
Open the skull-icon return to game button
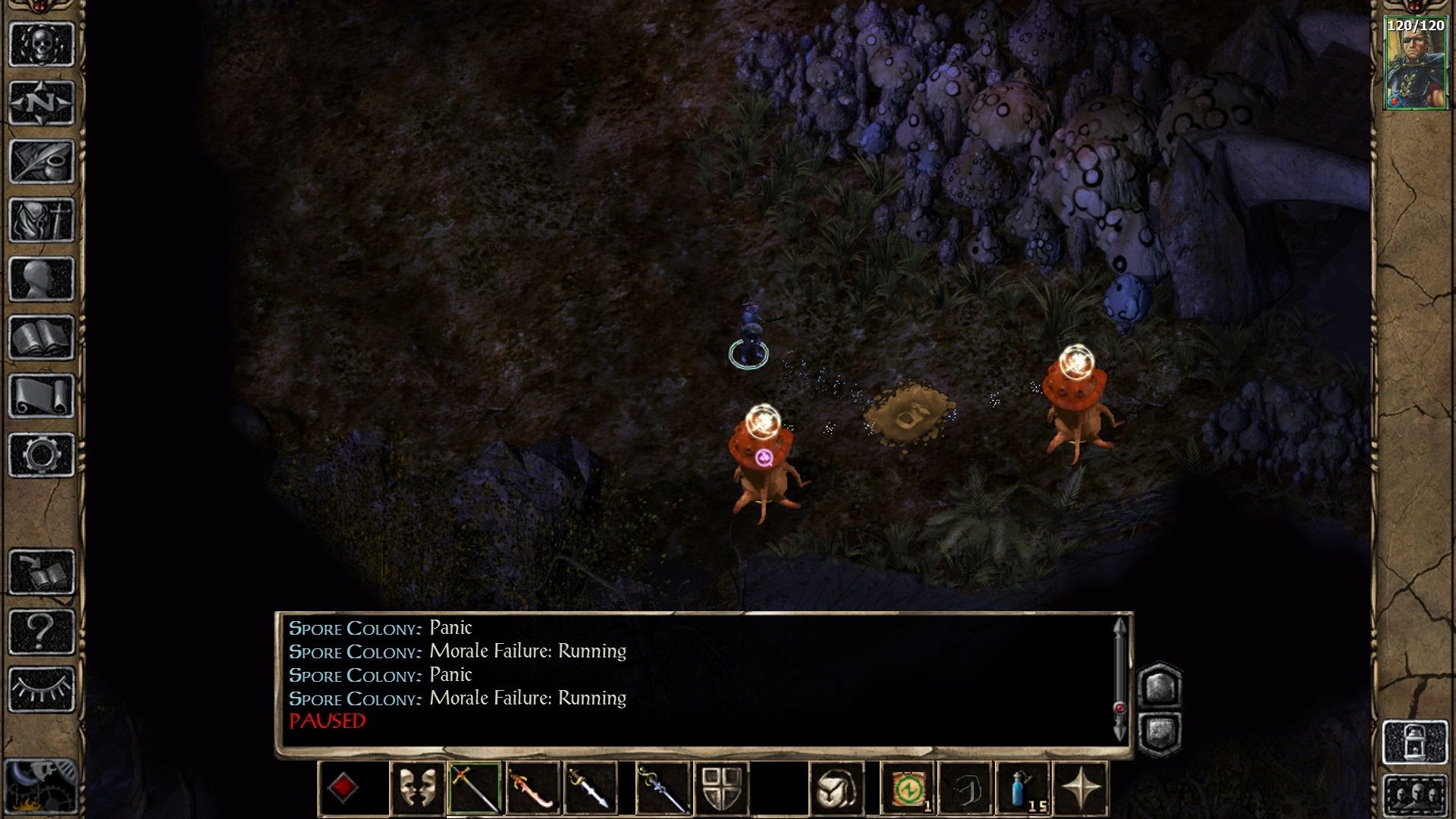click(42, 44)
